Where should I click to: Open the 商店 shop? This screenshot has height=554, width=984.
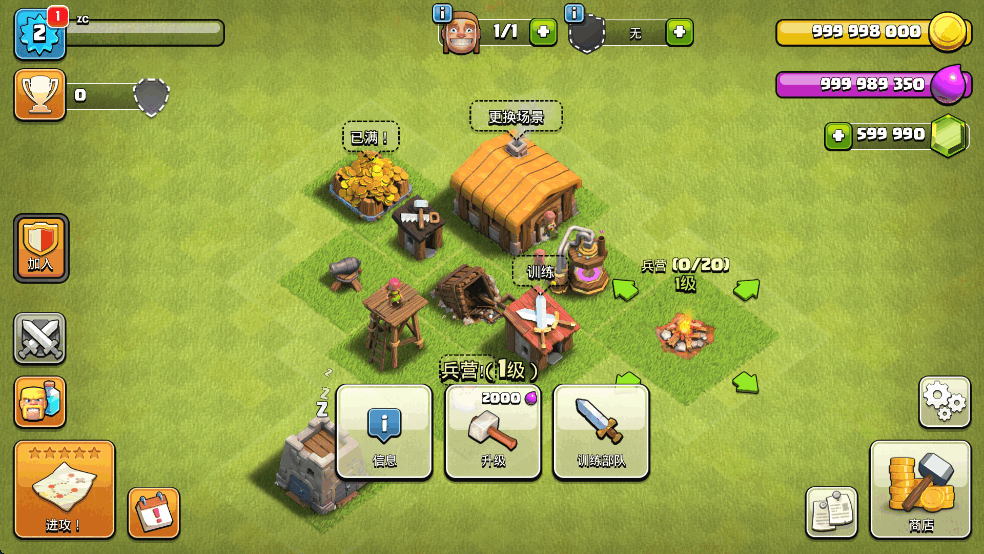point(920,489)
